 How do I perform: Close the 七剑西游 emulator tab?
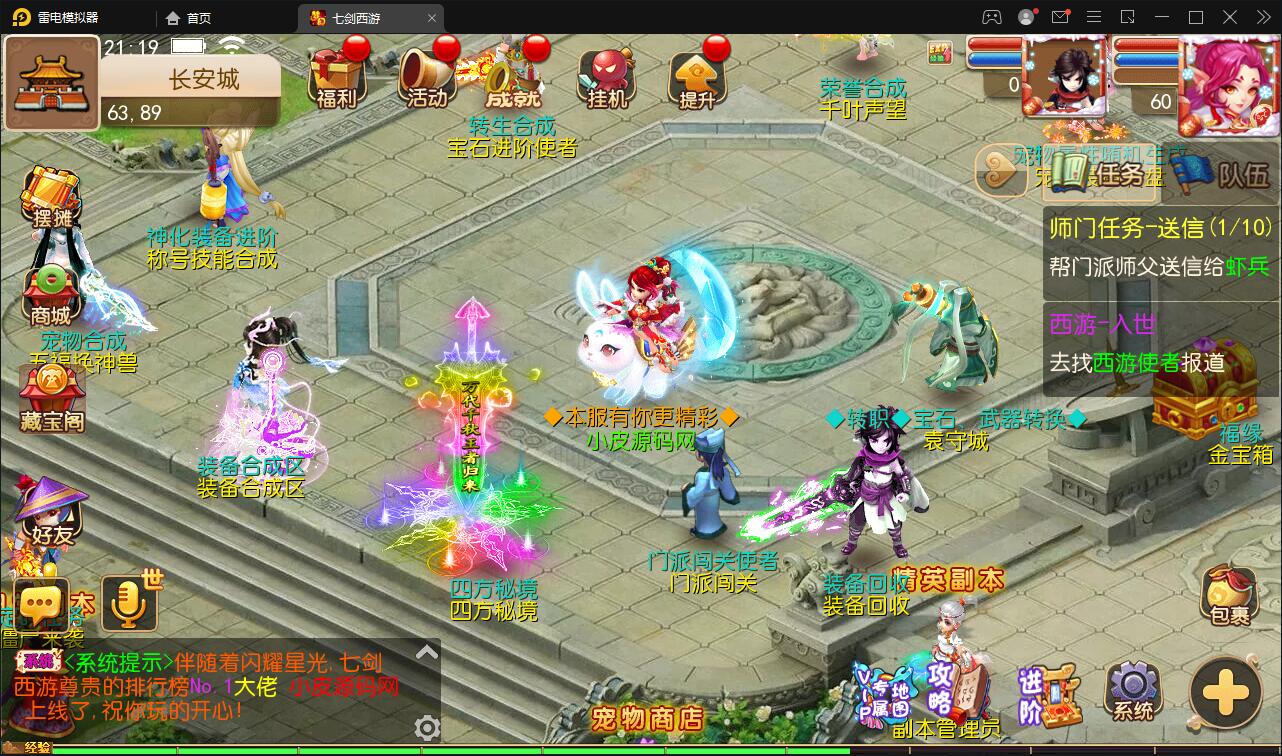(432, 18)
